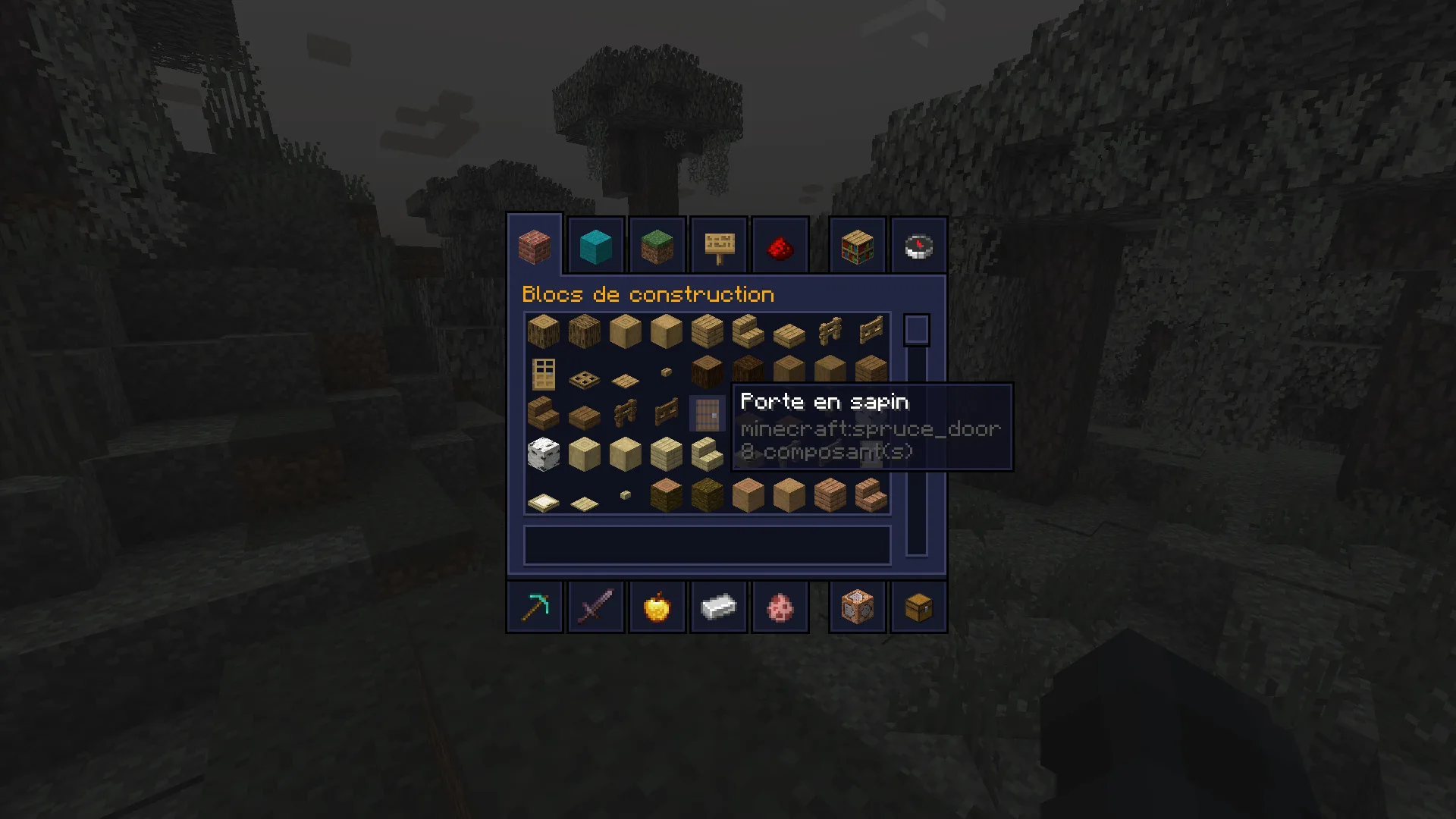Click the item list scrollbar handle
The width and height of the screenshot is (1456, 819).
click(916, 331)
